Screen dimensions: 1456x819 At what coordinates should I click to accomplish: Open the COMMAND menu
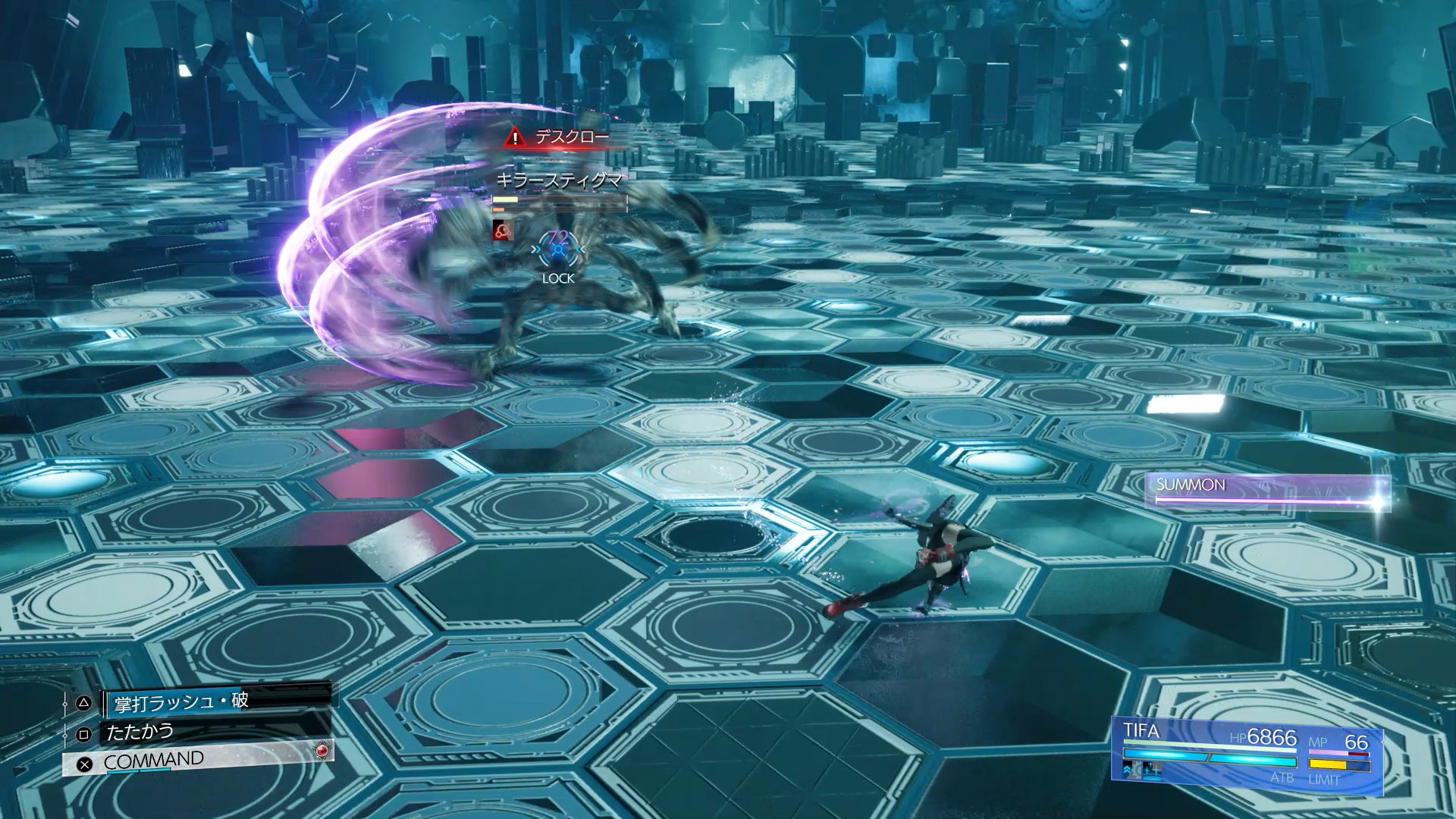click(x=154, y=761)
